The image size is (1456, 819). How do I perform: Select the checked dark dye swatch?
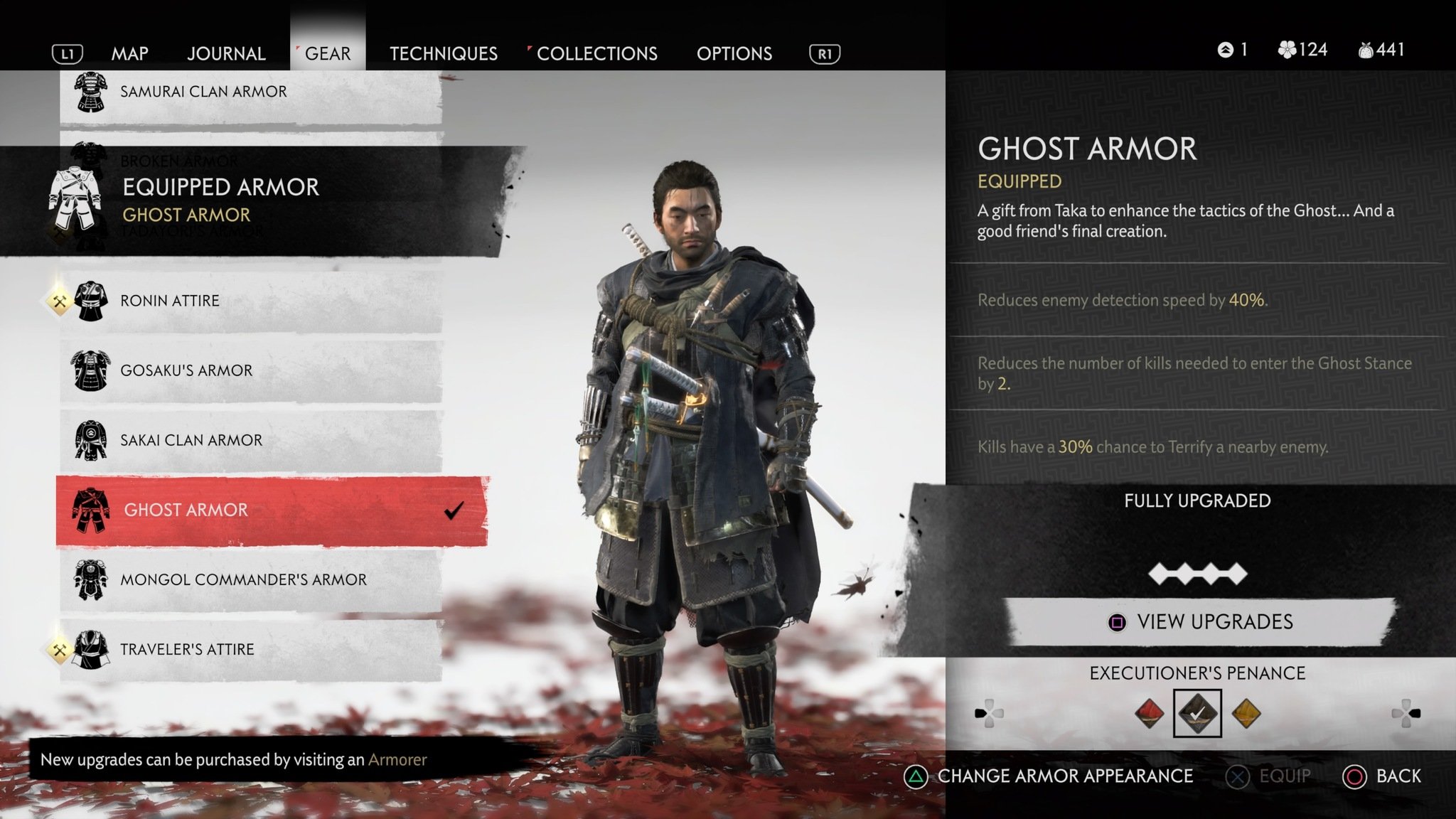coord(1197,713)
